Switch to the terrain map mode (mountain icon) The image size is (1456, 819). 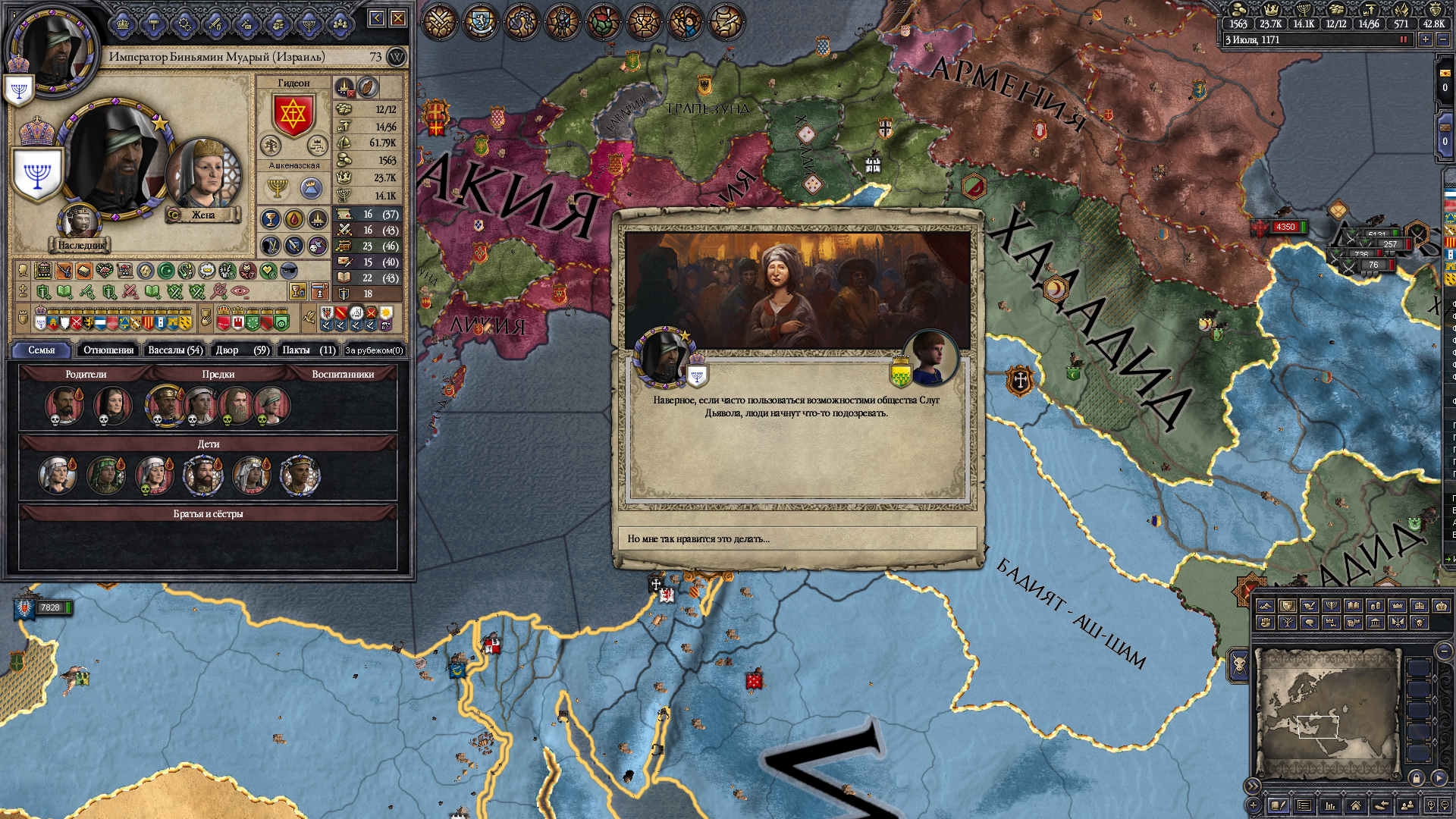tap(1265, 606)
